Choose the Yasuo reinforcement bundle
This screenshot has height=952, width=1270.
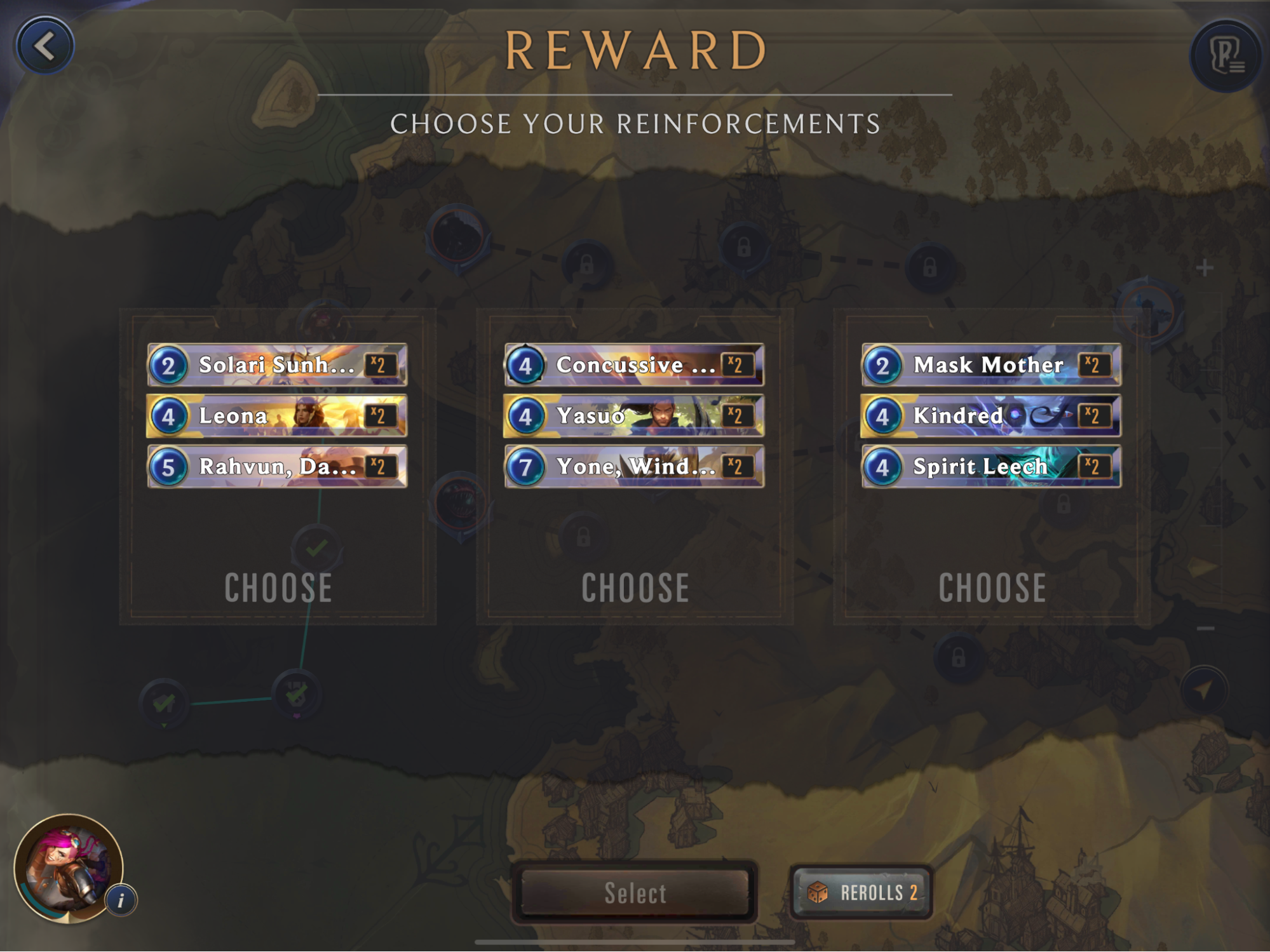[x=635, y=587]
